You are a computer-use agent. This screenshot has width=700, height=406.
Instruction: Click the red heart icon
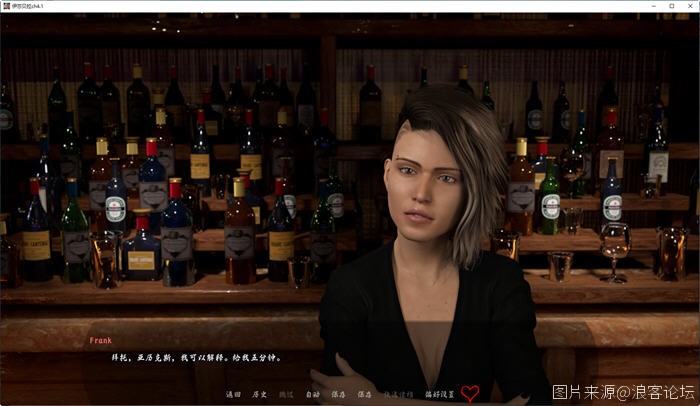point(470,393)
